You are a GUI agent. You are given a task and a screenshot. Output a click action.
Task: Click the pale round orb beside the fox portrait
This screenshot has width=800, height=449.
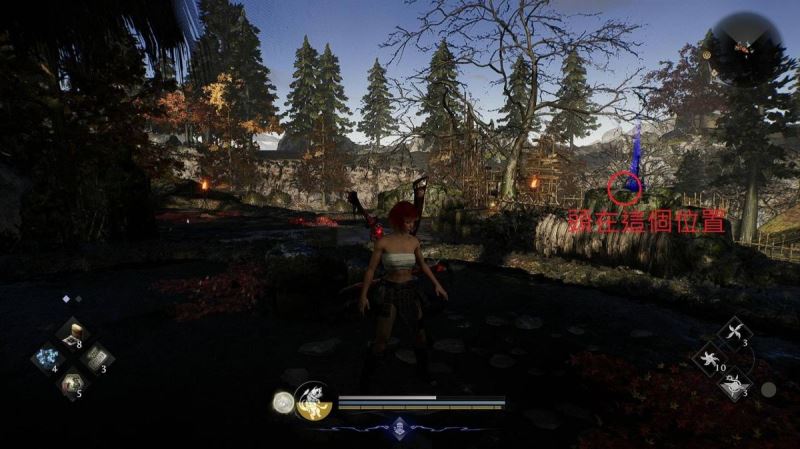[283, 402]
